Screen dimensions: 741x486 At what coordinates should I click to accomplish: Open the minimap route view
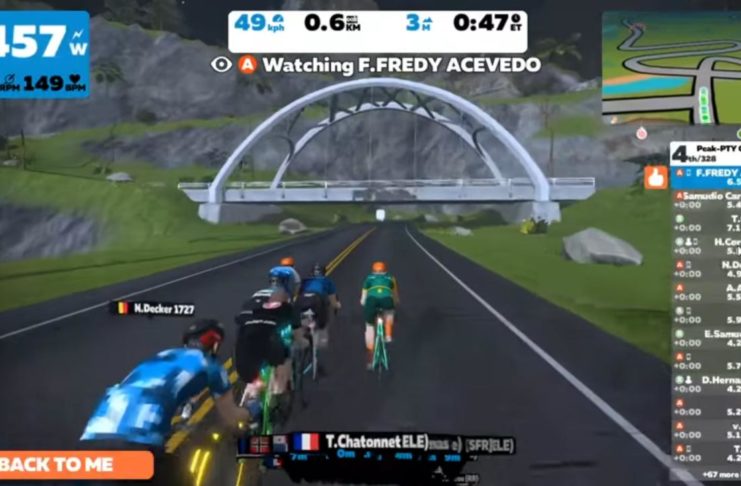[670, 67]
